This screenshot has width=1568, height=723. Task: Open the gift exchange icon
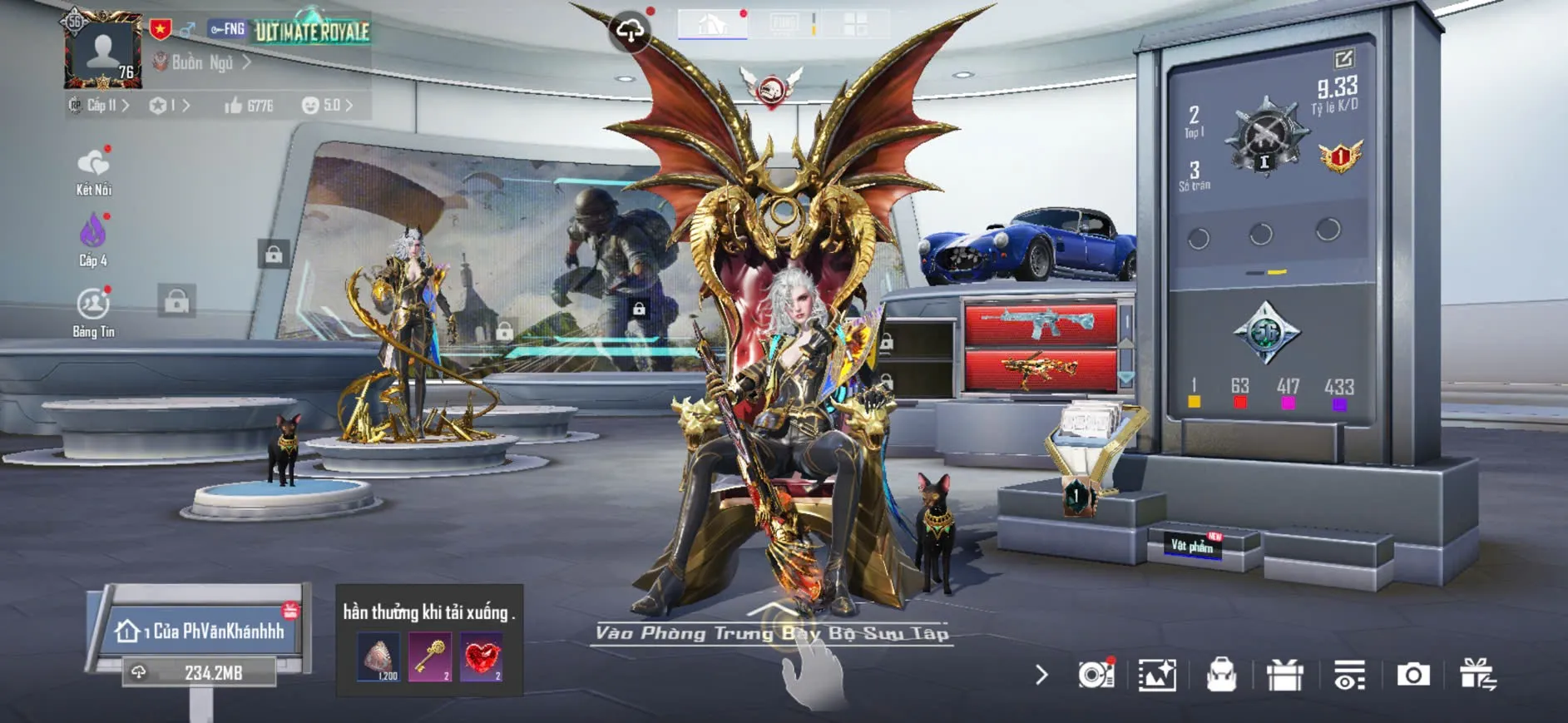pyautogui.click(x=1477, y=675)
